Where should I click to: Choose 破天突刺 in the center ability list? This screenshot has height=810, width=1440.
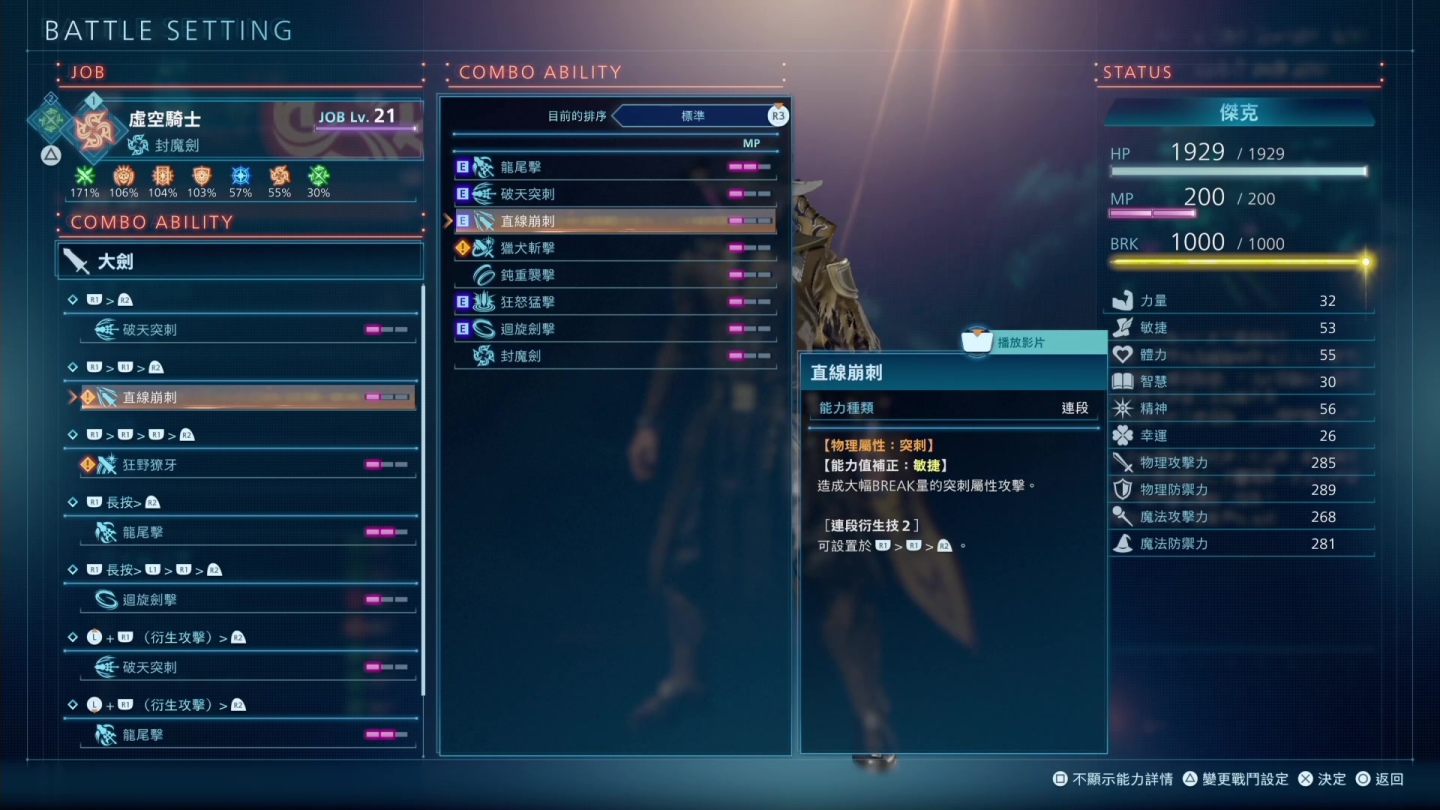(615, 194)
